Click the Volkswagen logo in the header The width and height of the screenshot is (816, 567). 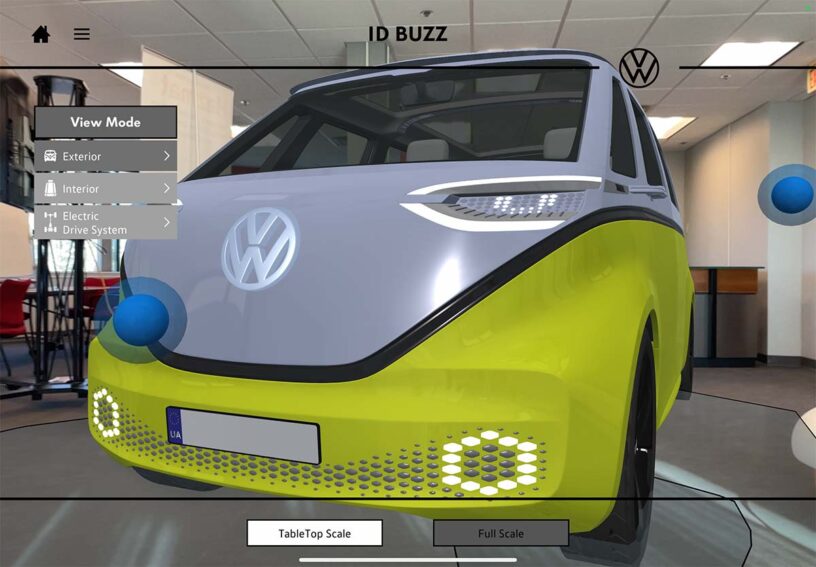639,67
